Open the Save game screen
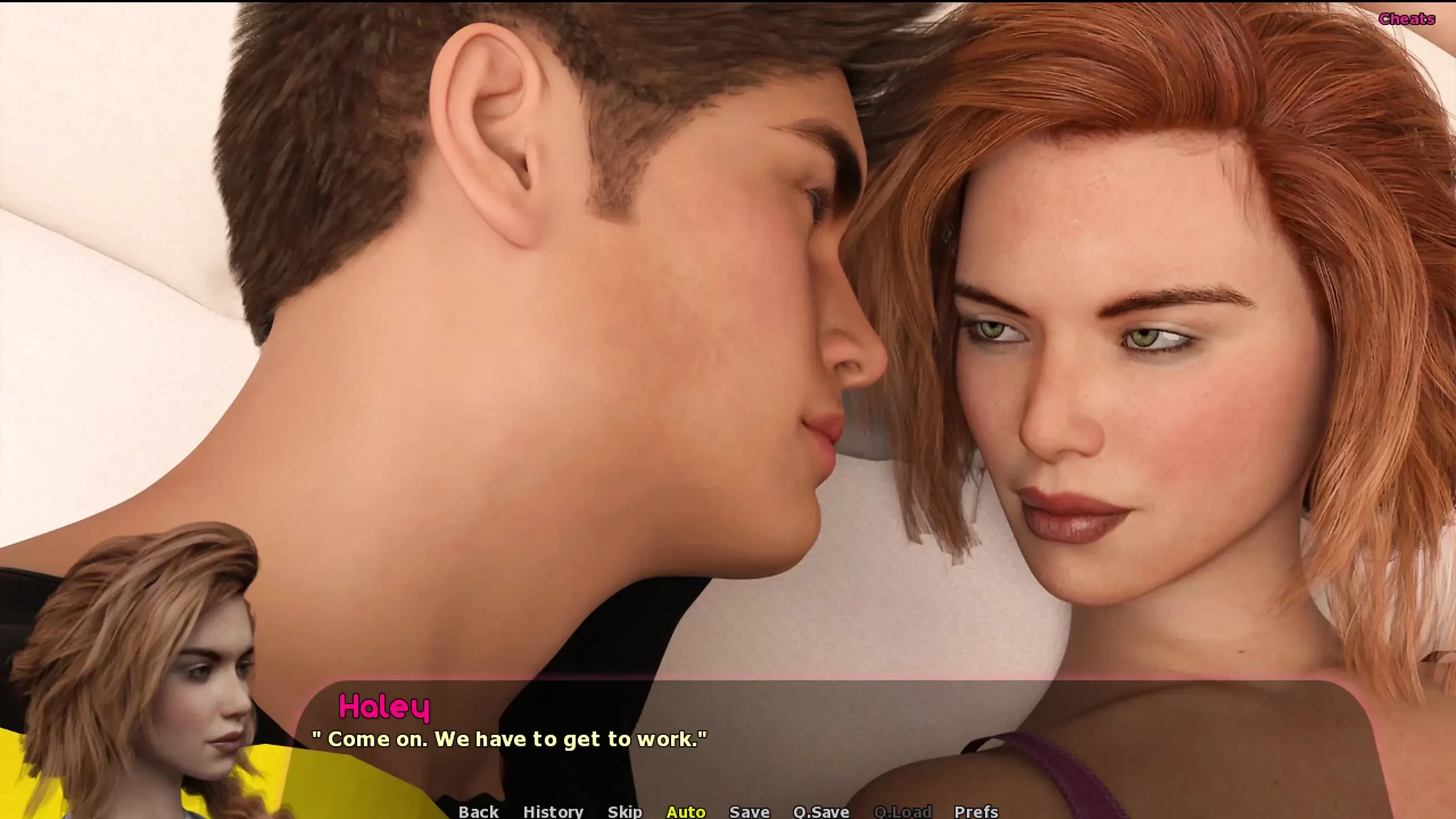This screenshot has height=819, width=1456. tap(749, 811)
